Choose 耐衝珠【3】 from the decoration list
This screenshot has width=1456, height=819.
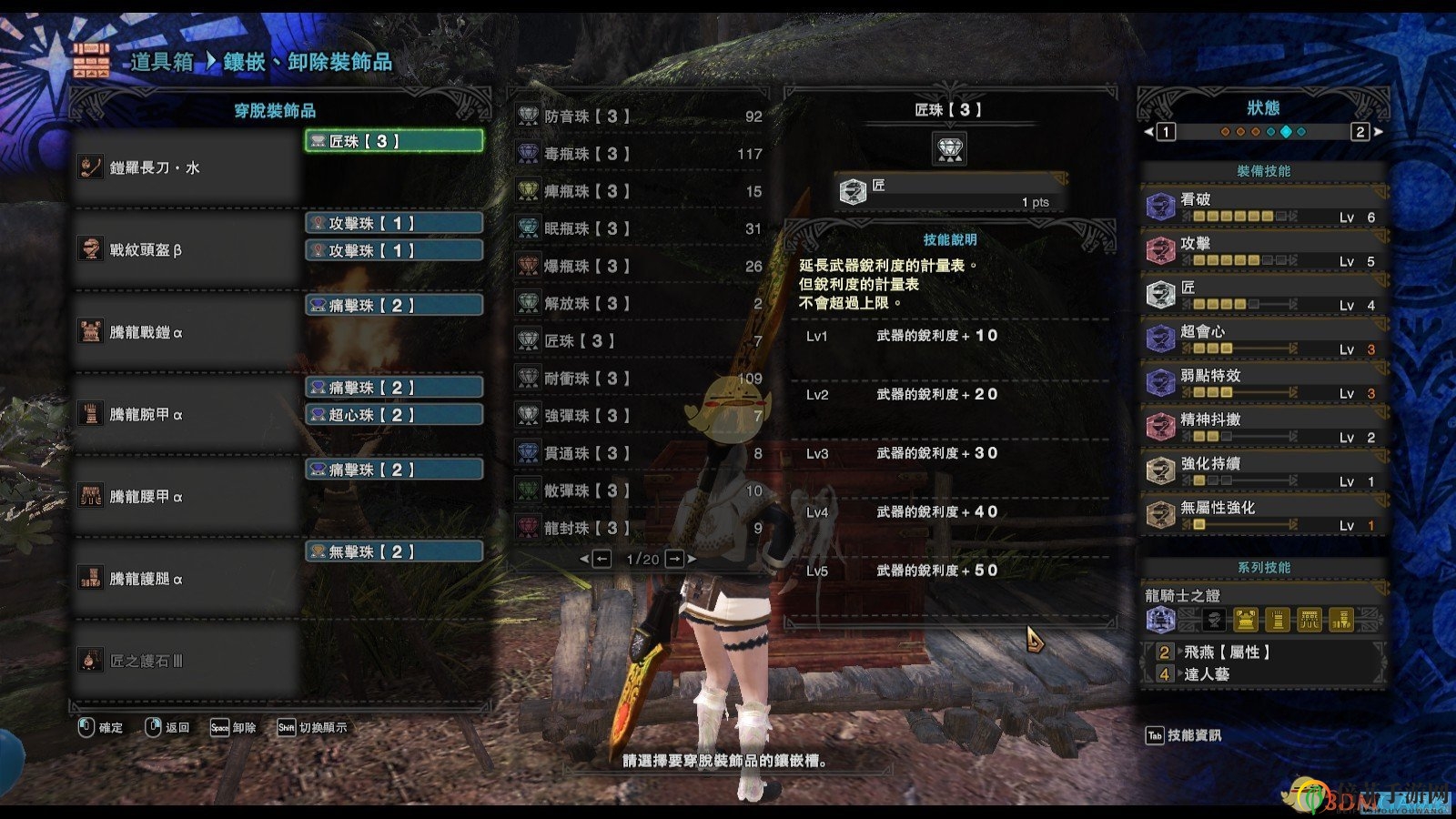point(638,378)
